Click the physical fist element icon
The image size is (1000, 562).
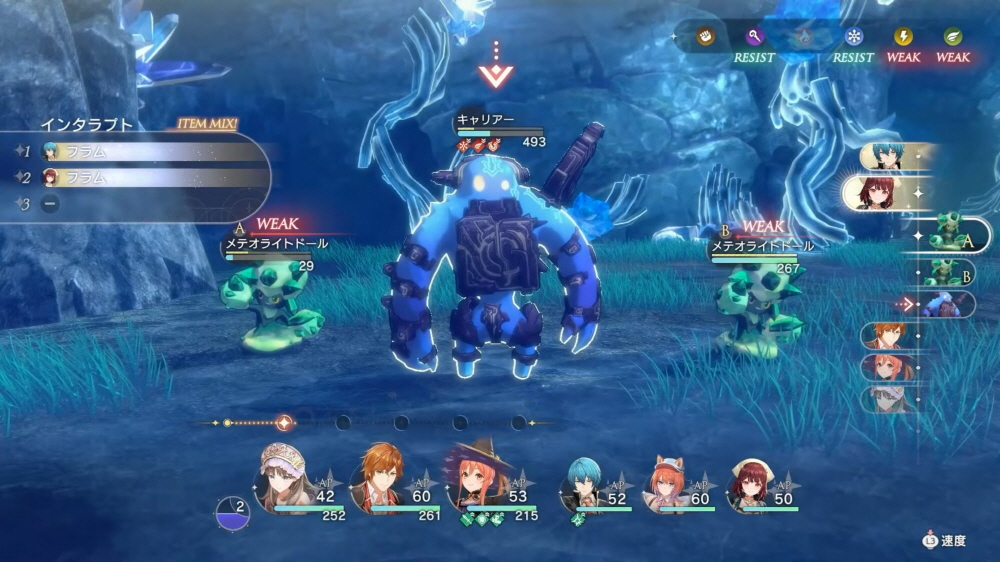705,37
